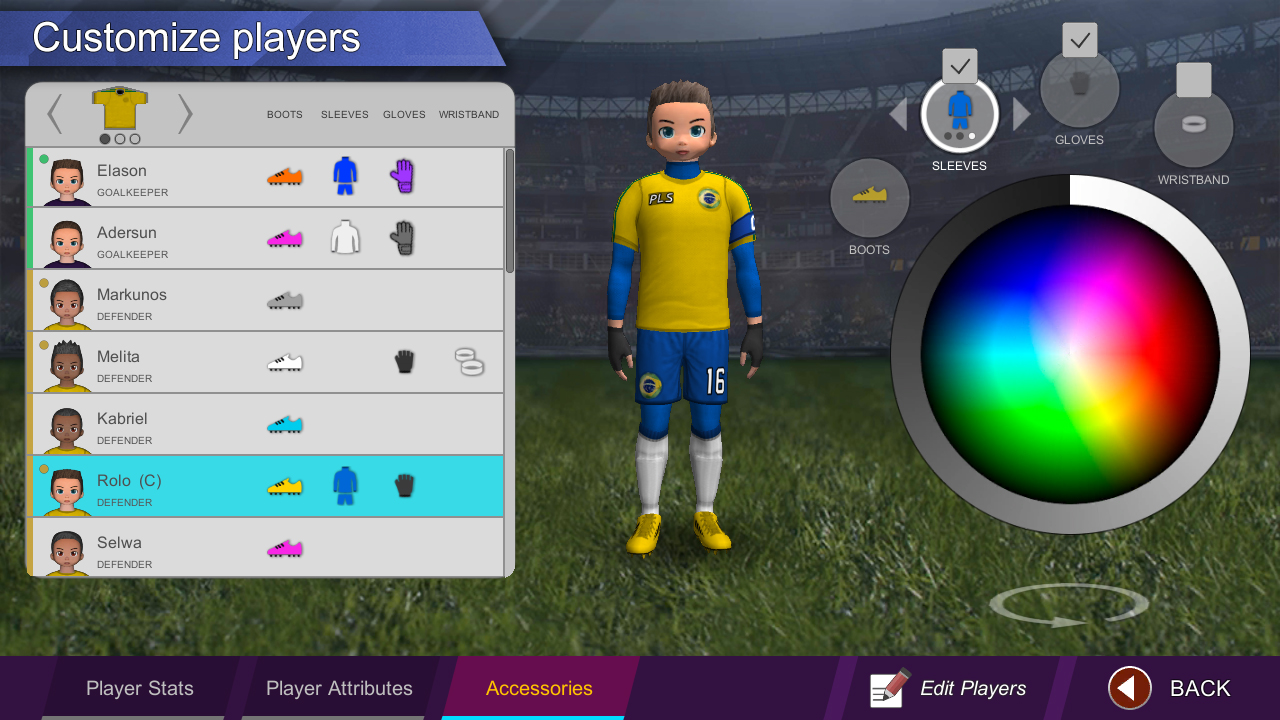Viewport: 1280px width, 720px height.
Task: Uncheck the GLOVES checkbox
Action: [x=1079, y=40]
